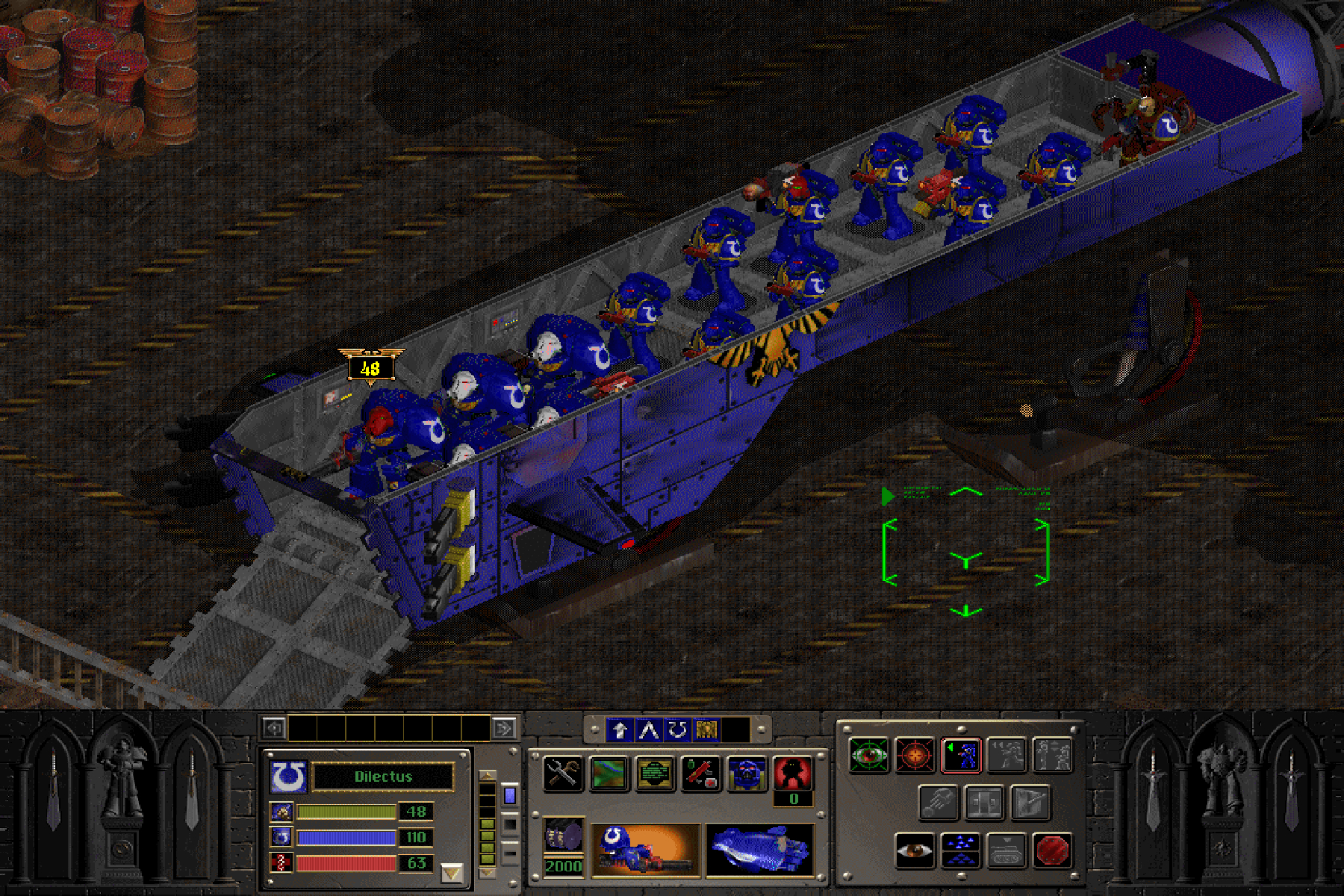1344x896 pixels.
Task: Click the stance indicator up arrow
Action: 488,775
